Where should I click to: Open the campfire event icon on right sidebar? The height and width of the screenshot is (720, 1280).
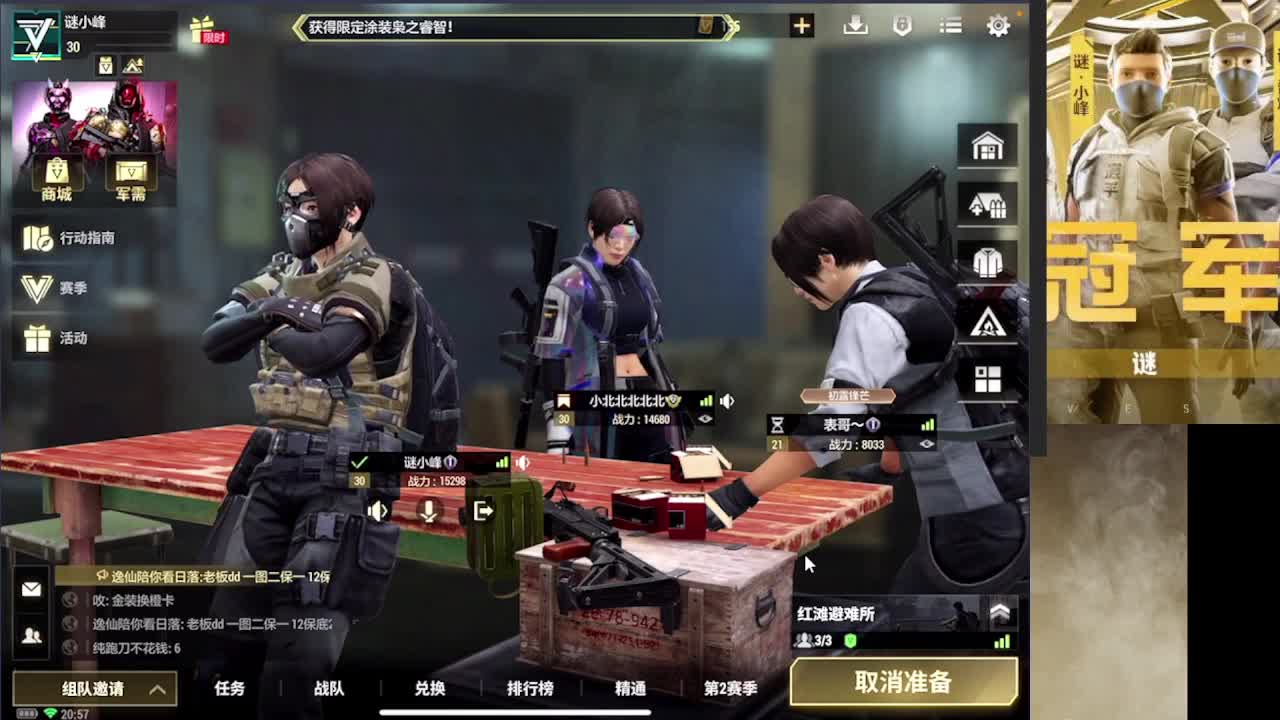[x=987, y=320]
